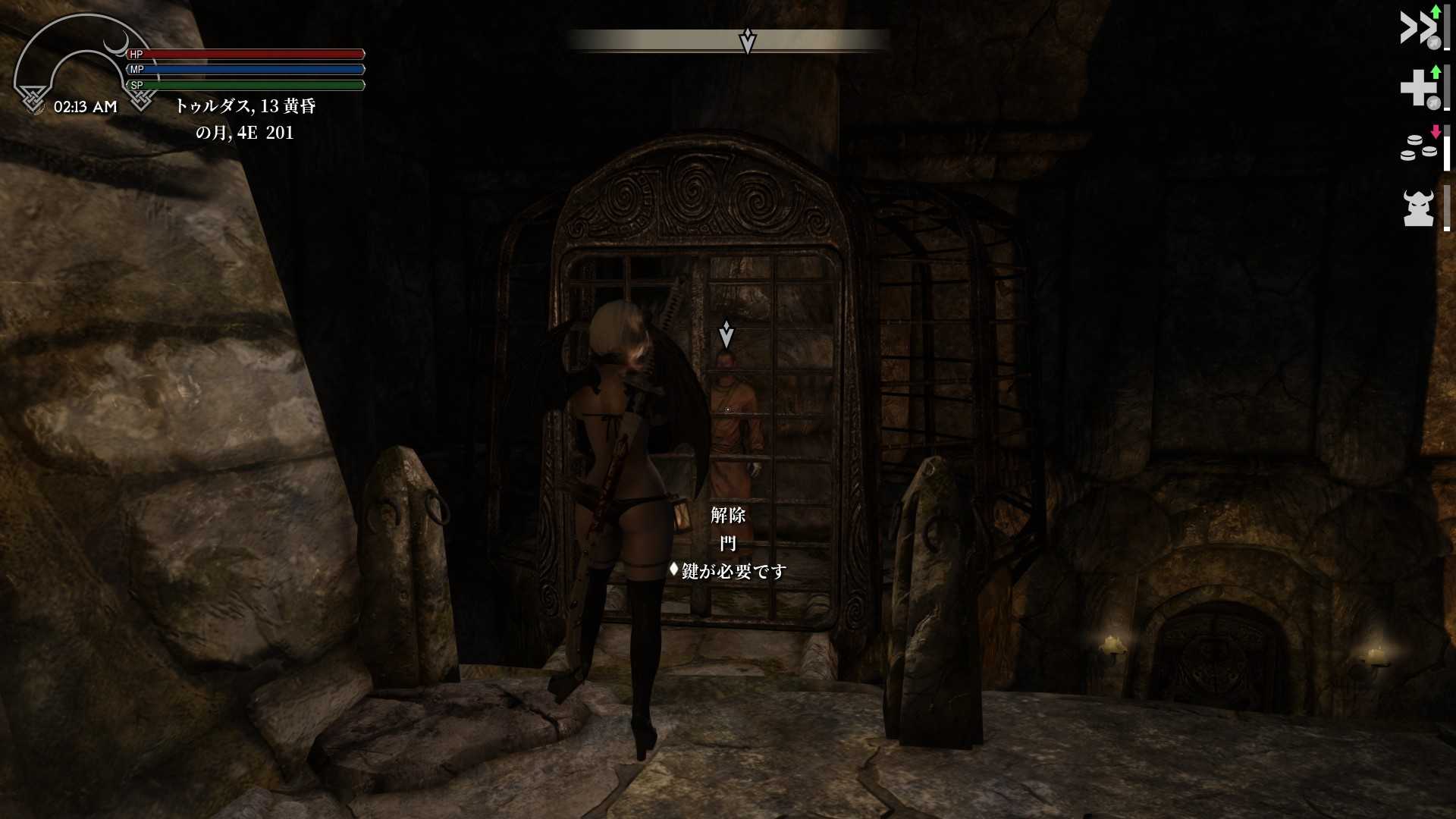Screen dimensions: 1456x819
Task: Select the horned helmet effect icon
Action: tap(1418, 208)
